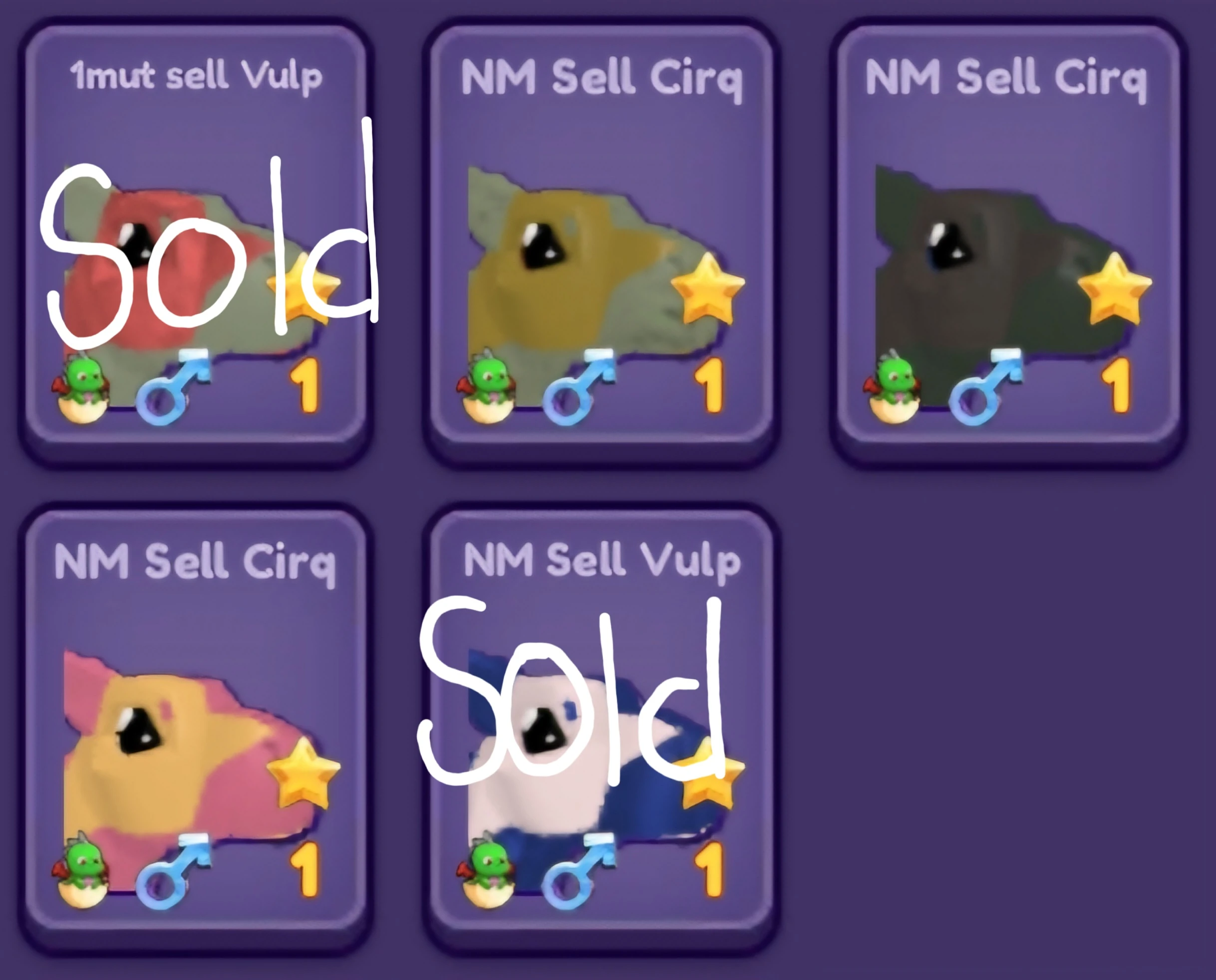Select the 1mut sell Vulp title label
This screenshot has height=980, width=1216.
197,75
